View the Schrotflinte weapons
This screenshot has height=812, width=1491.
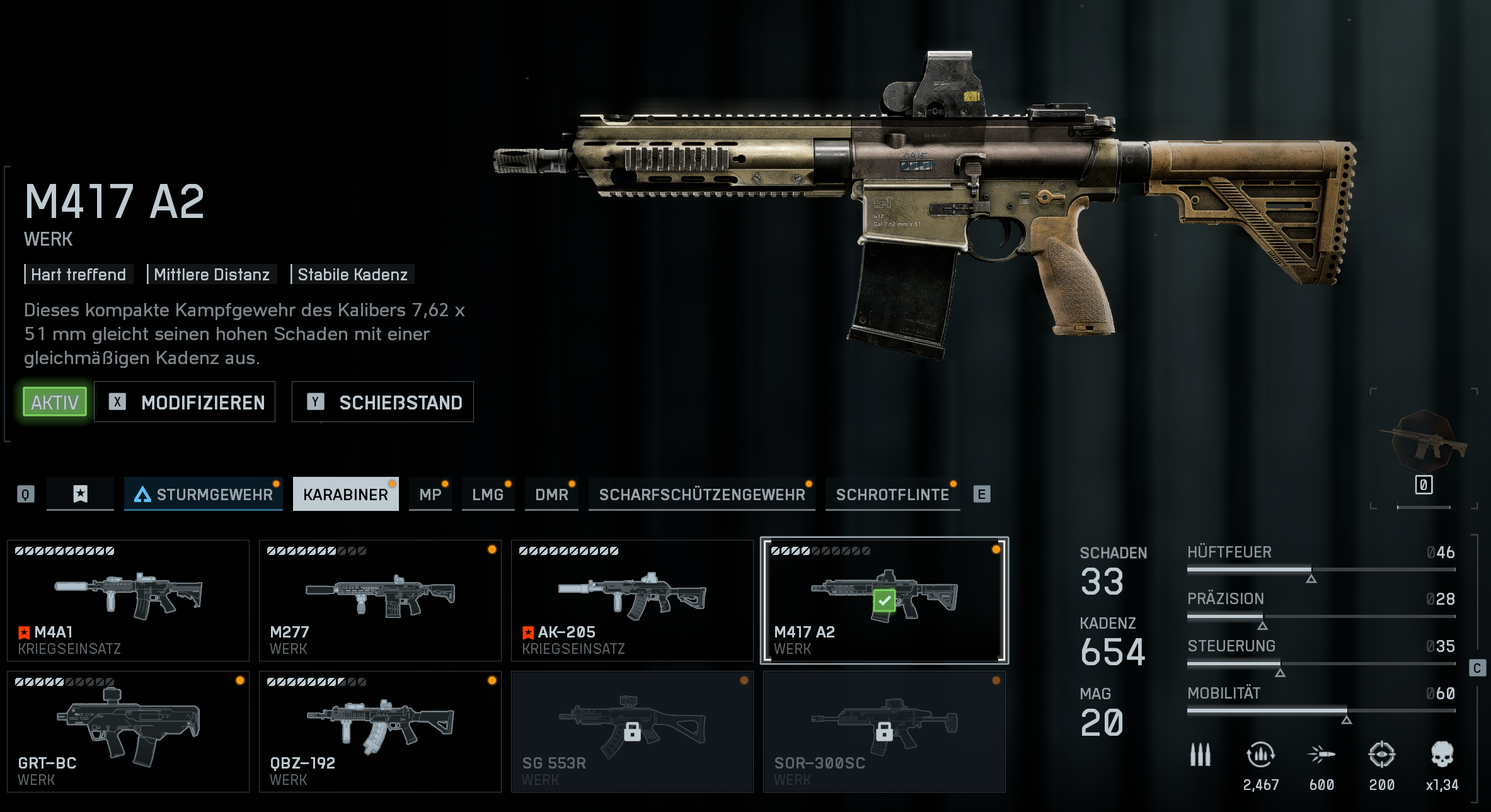(x=892, y=495)
